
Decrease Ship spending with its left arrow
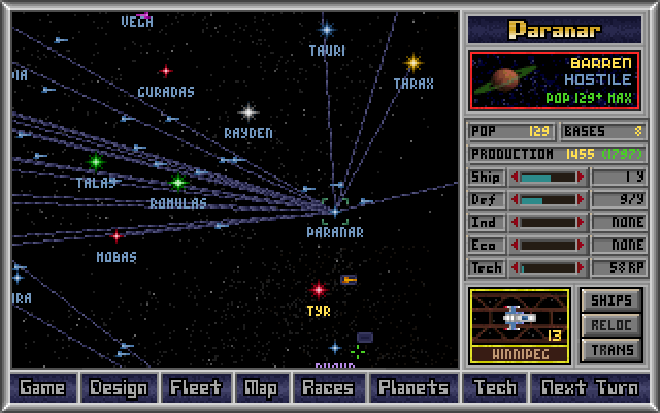coord(514,177)
